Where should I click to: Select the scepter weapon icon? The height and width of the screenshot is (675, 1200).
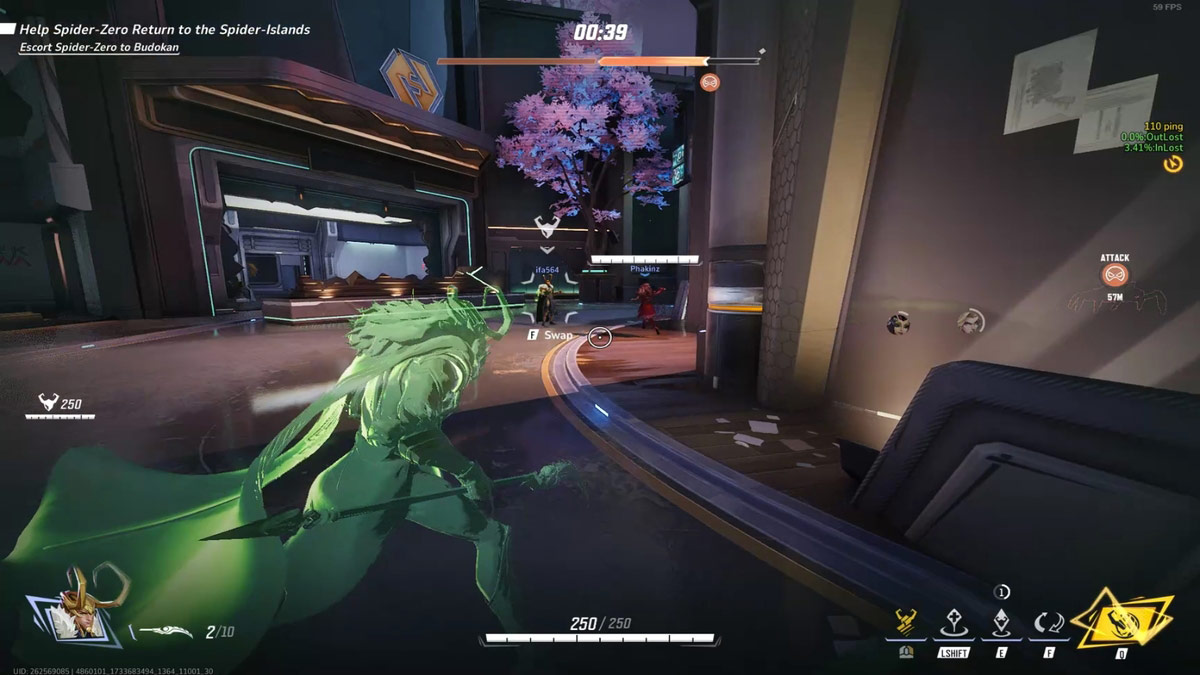point(165,631)
